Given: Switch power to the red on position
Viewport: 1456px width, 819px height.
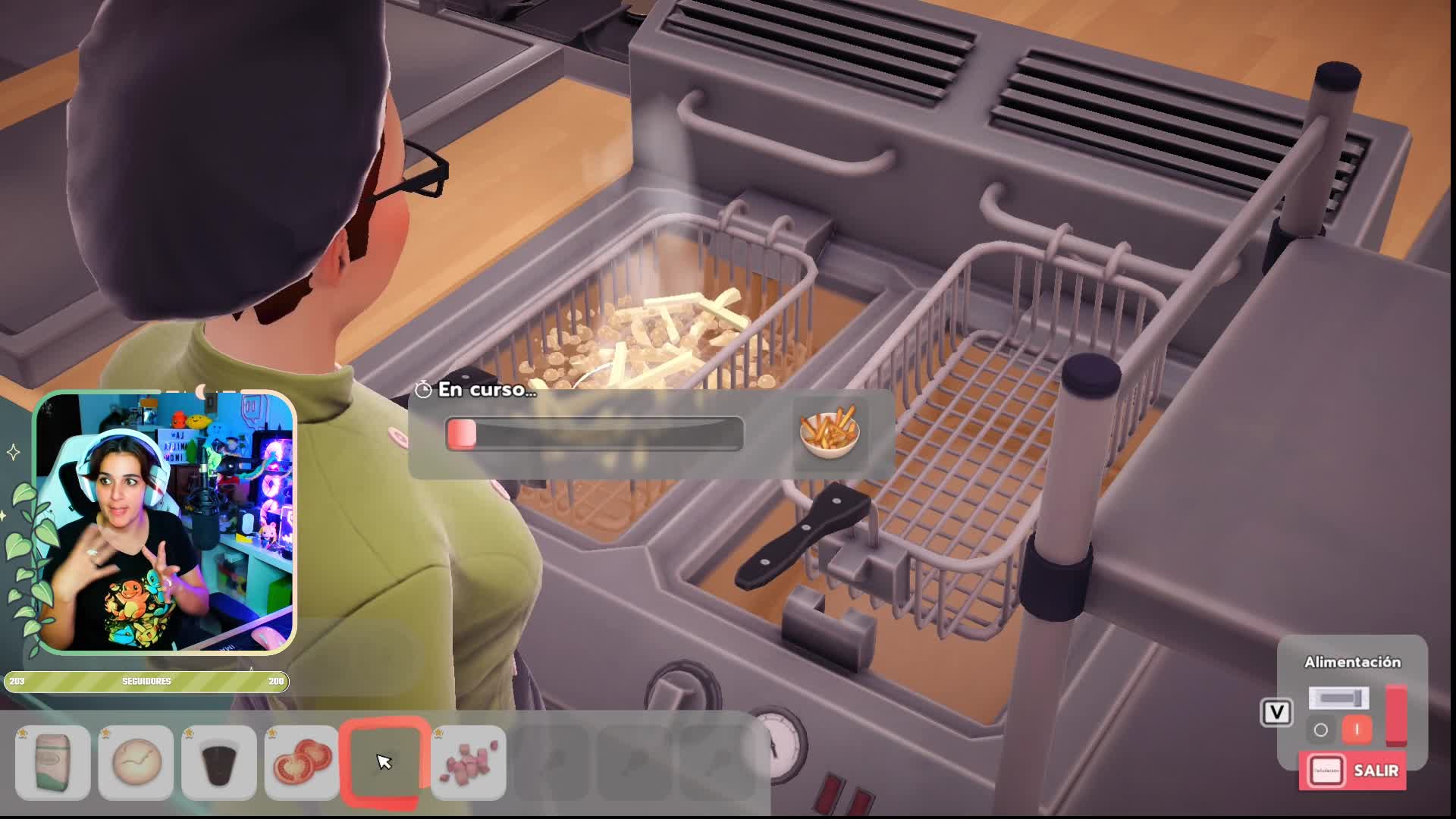Looking at the screenshot, I should click(x=1357, y=730).
